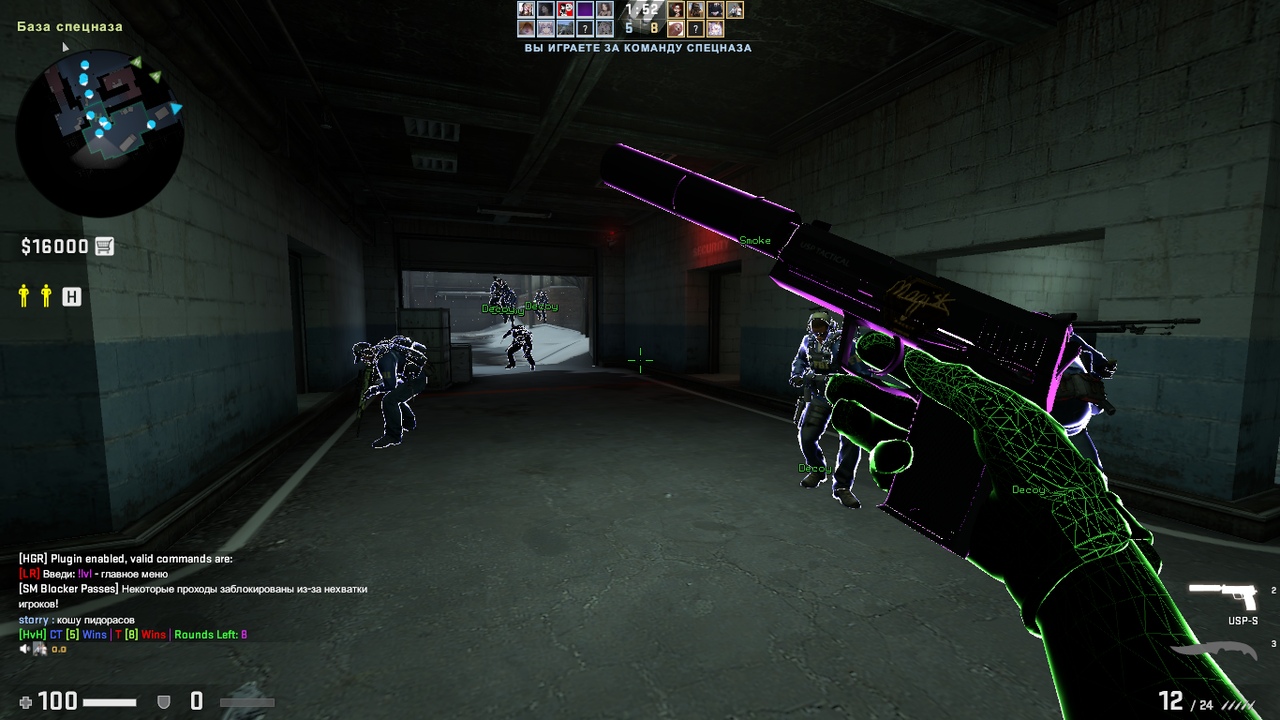Image resolution: width=1280 pixels, height=720 pixels.
Task: Open the buy menu cart icon
Action: (x=104, y=246)
